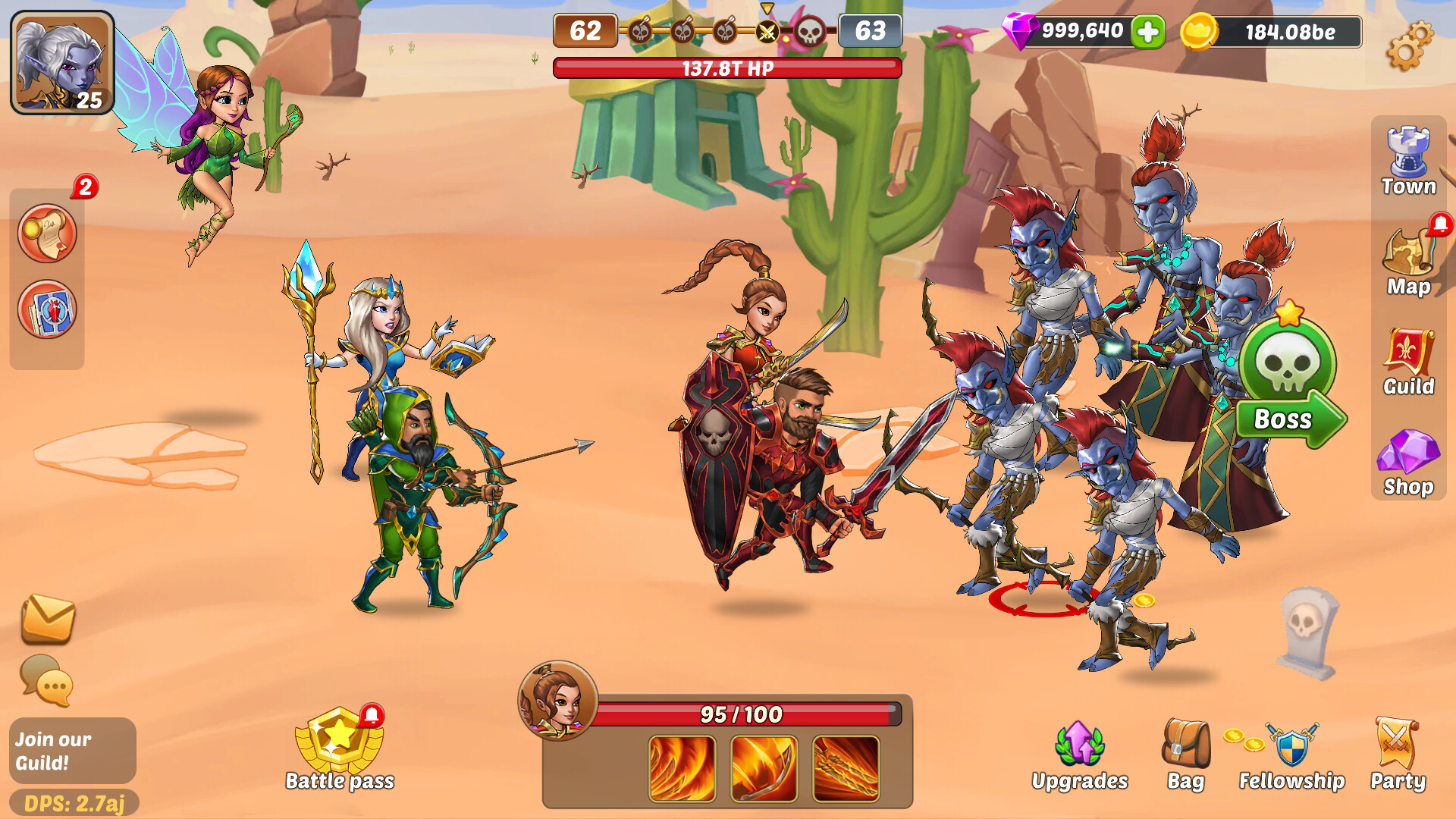Open the Town panel
The width and height of the screenshot is (1456, 819).
pyautogui.click(x=1407, y=159)
